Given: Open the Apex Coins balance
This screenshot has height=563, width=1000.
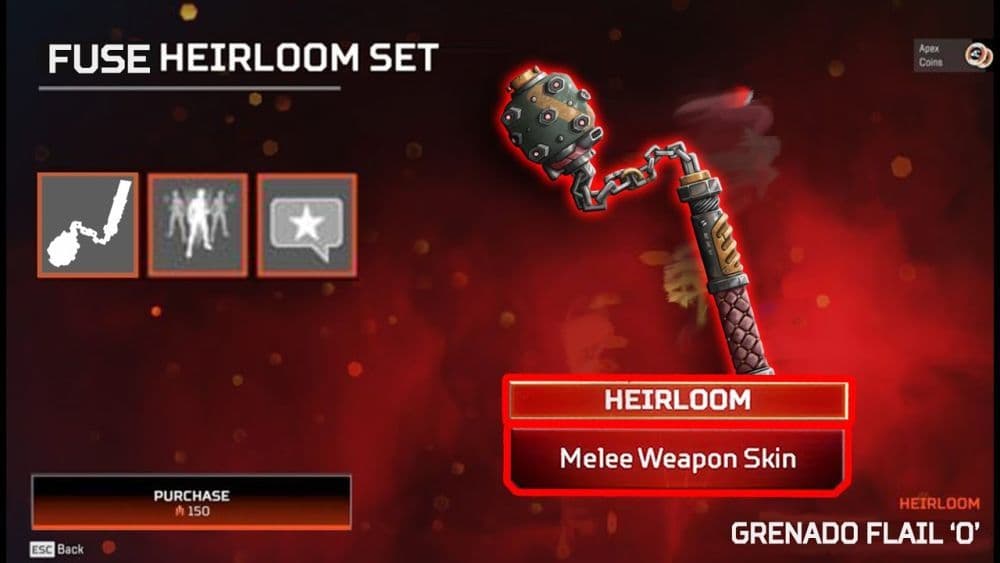Looking at the screenshot, I should tap(952, 55).
